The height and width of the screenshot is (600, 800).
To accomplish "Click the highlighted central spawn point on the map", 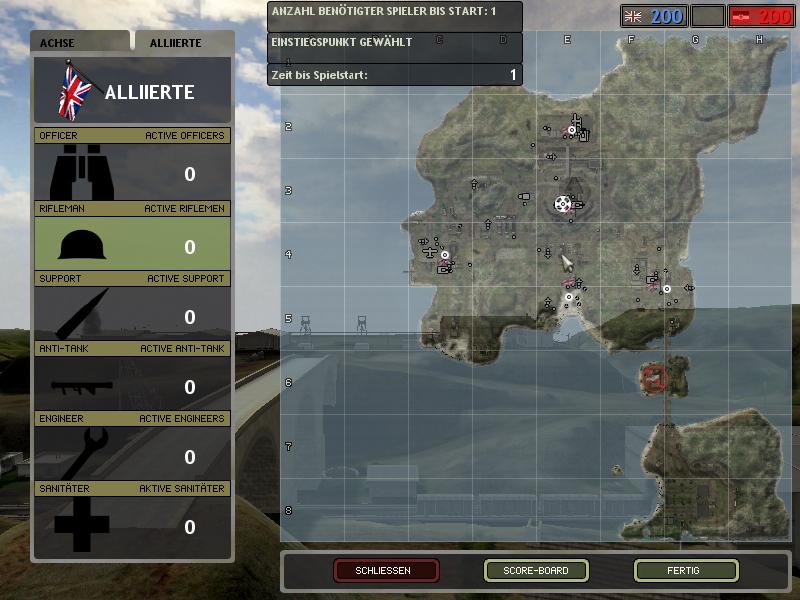I will point(564,204).
